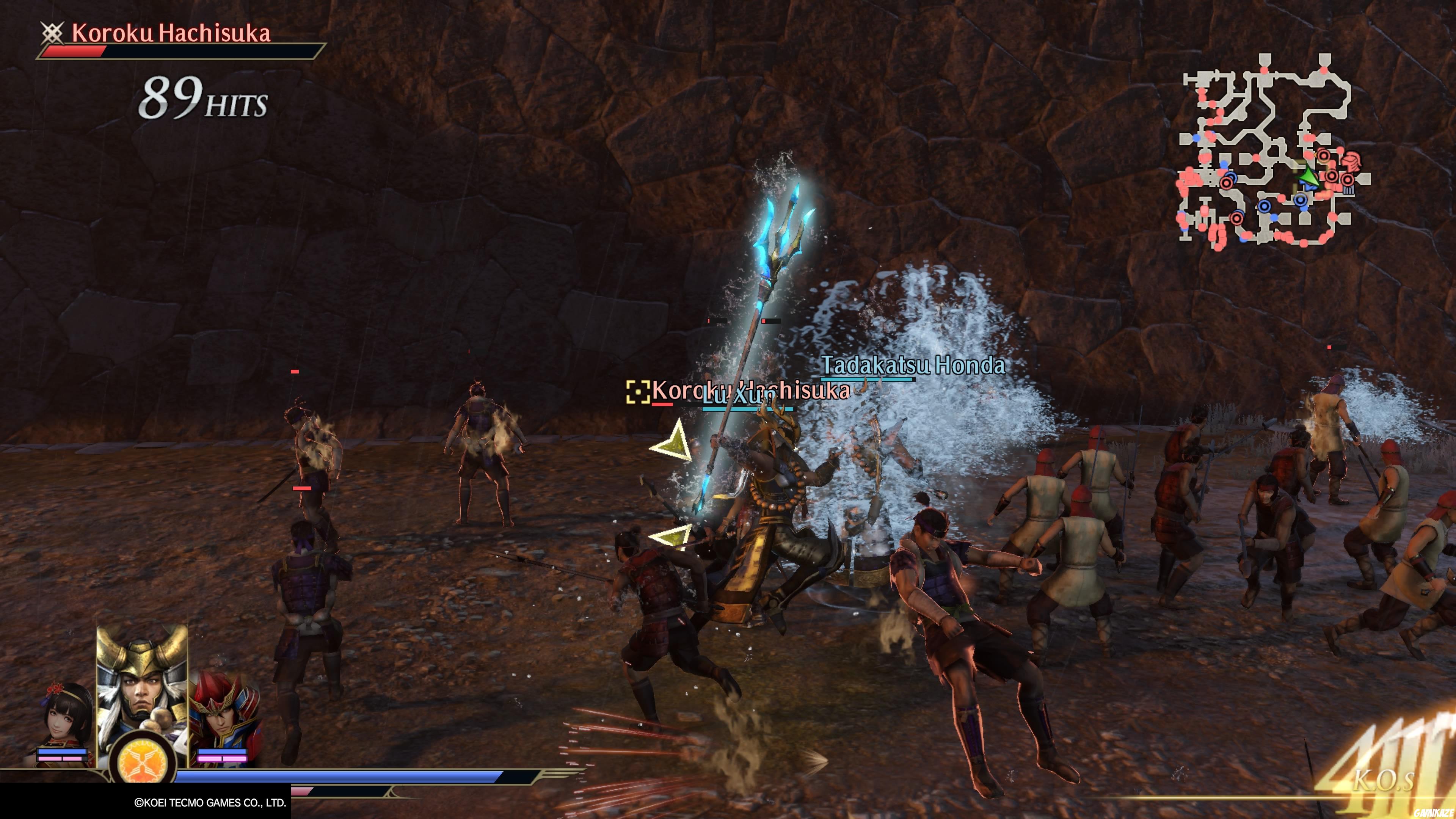Click the gray gate icon on the minimap's right edge
Image resolution: width=1456 pixels, height=819 pixels.
click(1349, 189)
